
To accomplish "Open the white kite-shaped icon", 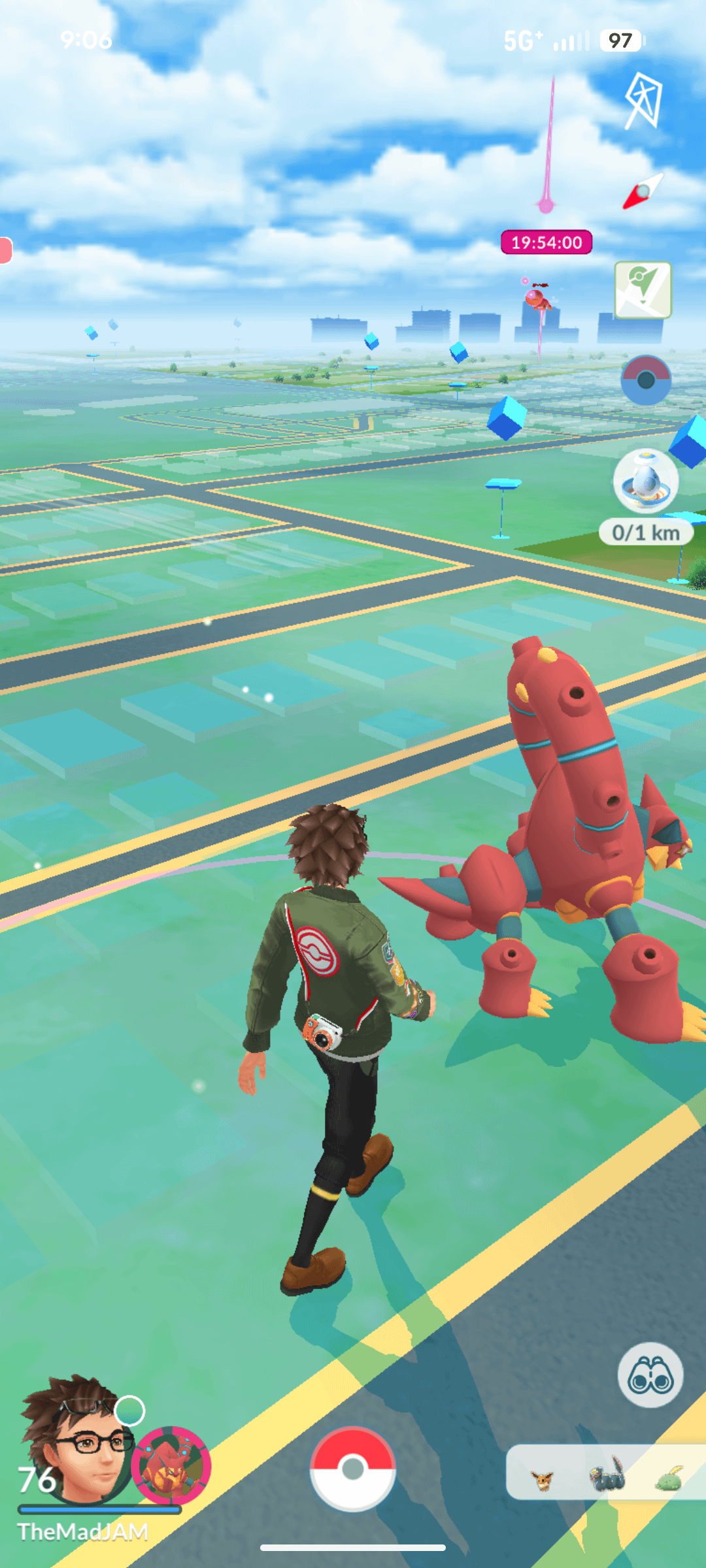I will (643, 100).
